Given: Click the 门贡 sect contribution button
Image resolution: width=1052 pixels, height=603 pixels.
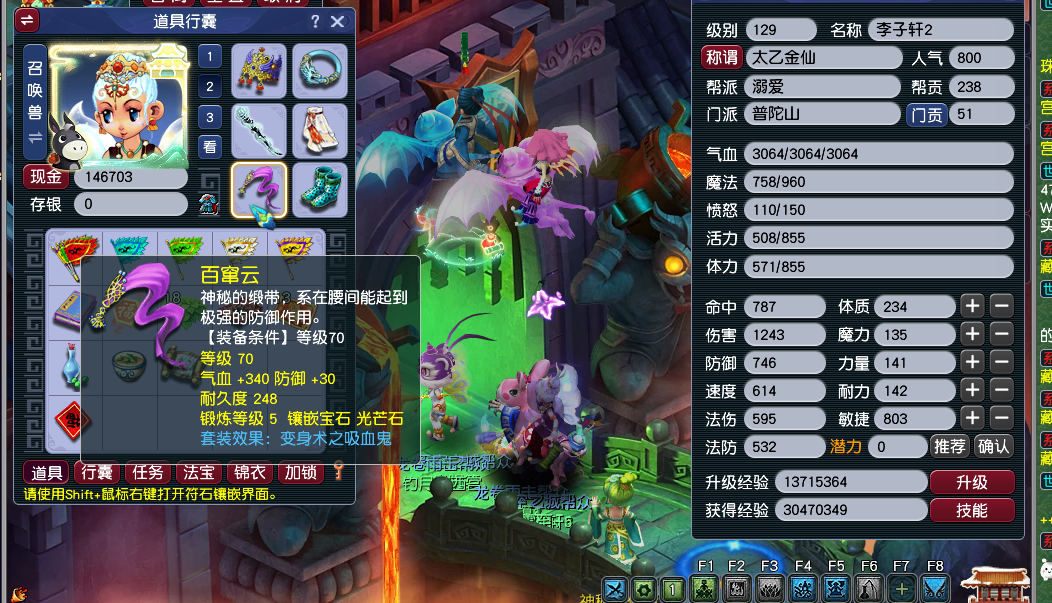Looking at the screenshot, I should point(925,115).
